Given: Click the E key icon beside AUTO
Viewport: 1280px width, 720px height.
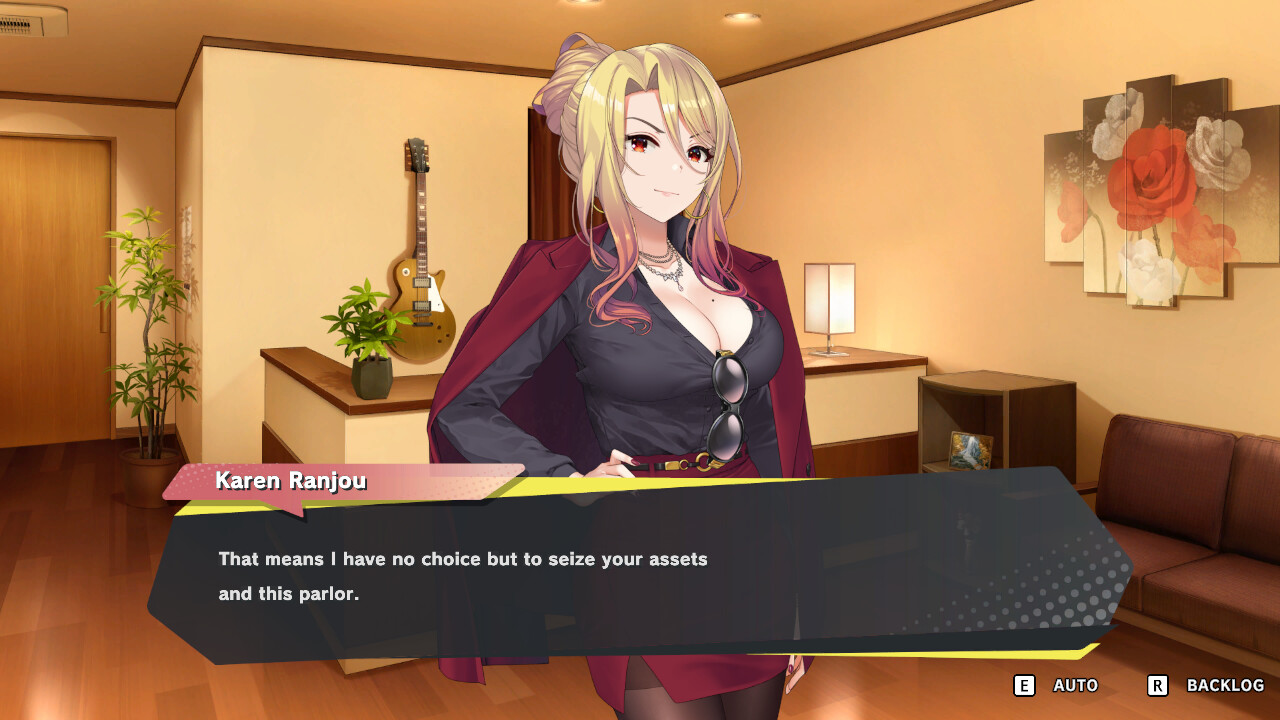Looking at the screenshot, I should [1022, 686].
